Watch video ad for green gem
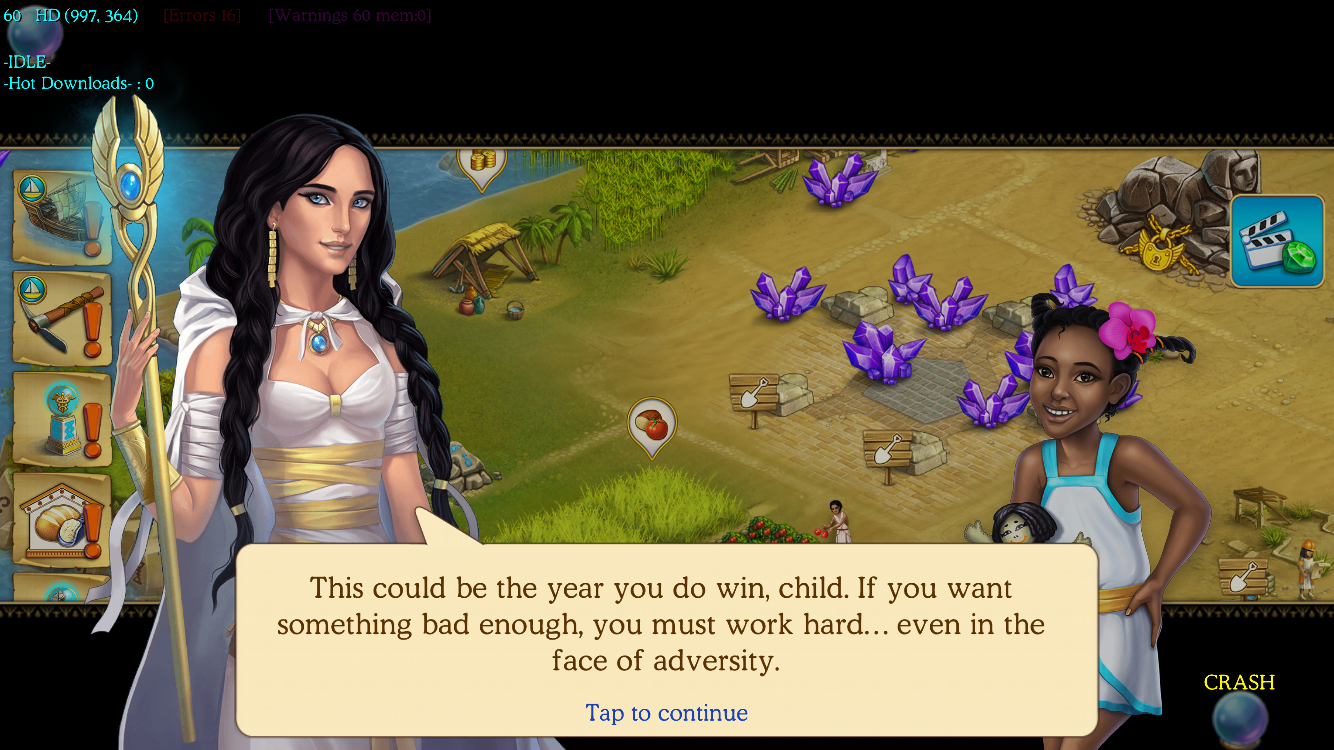Screen dimensions: 1334x750 [x=1276, y=241]
